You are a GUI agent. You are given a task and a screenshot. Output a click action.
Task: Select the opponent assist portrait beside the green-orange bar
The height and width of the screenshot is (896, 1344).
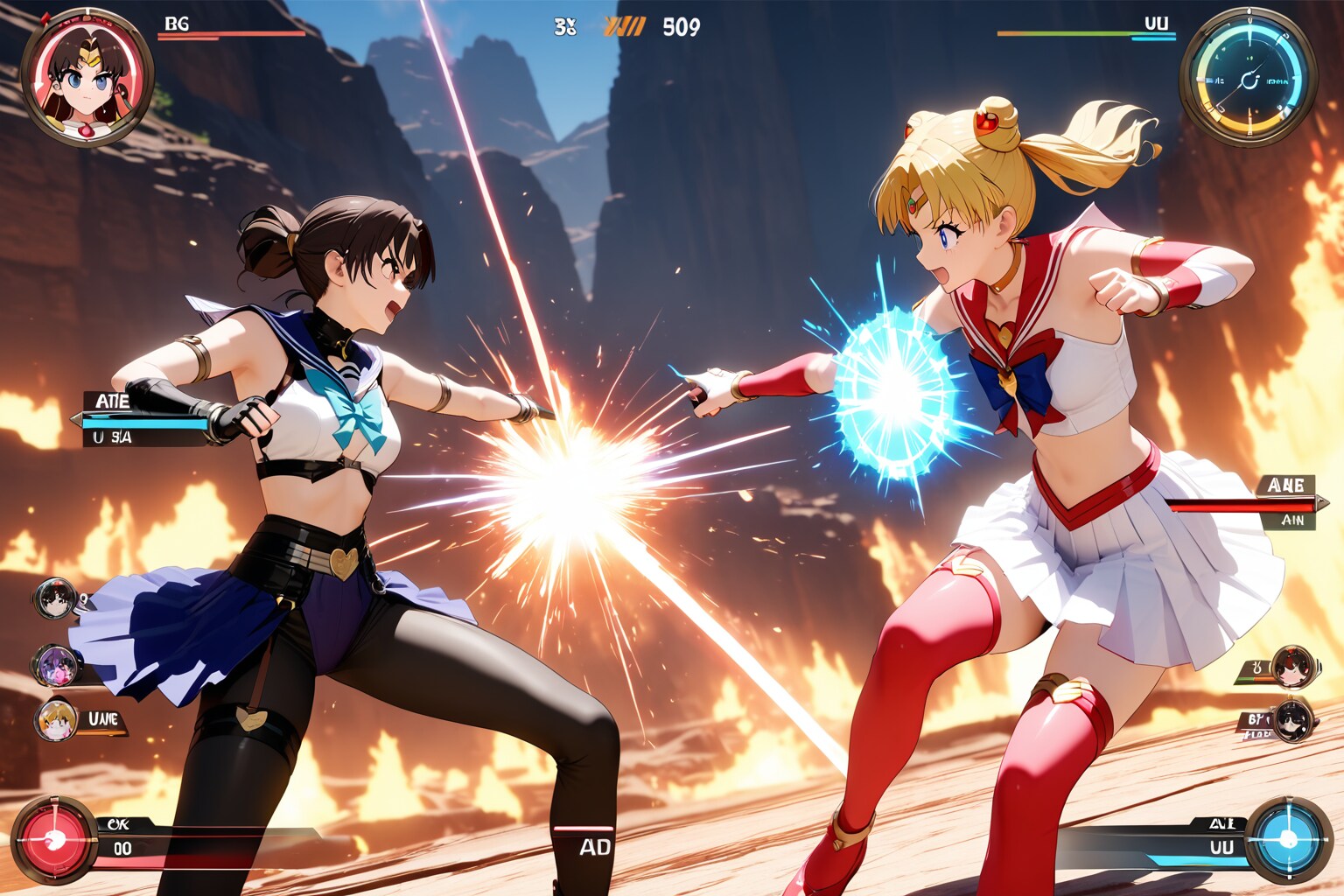[x=1291, y=668]
